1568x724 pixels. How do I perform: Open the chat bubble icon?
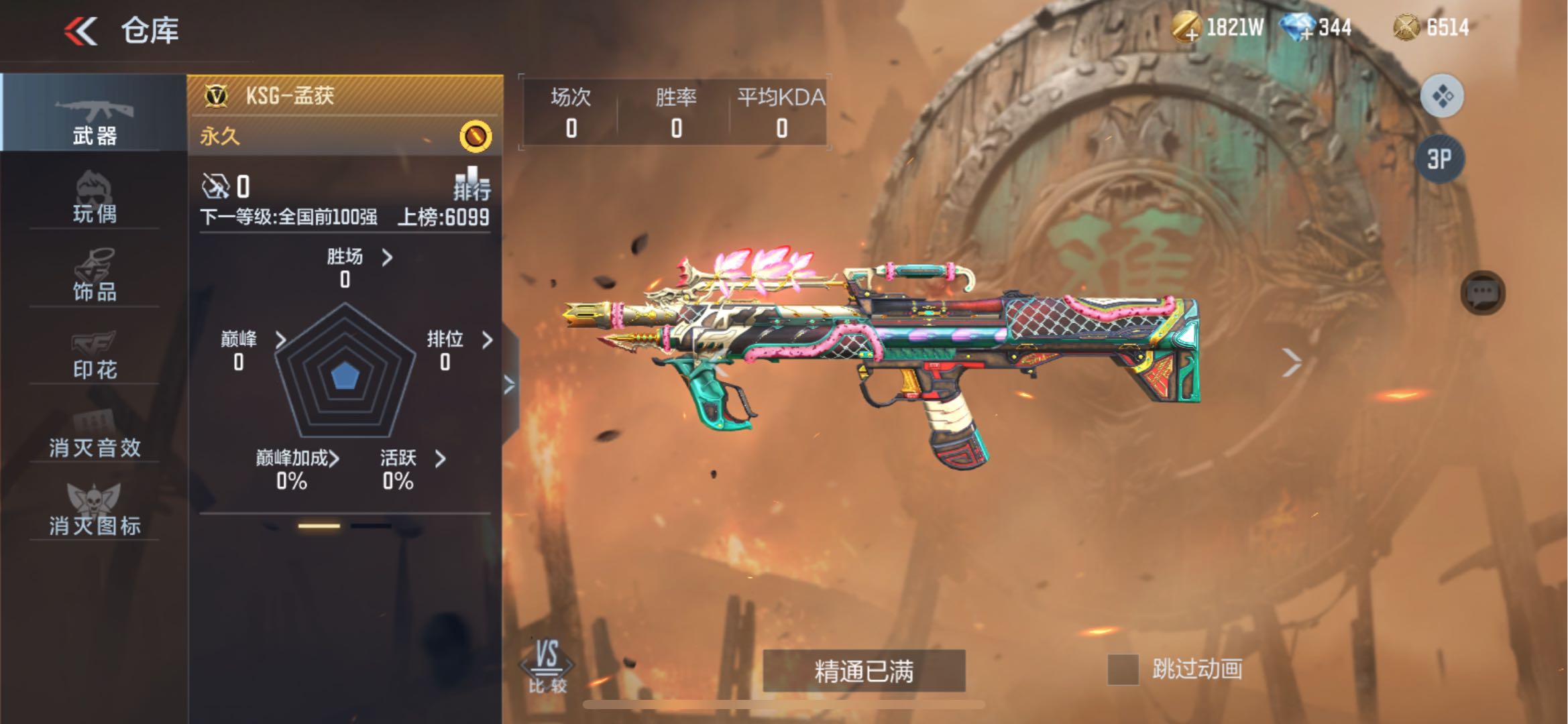[1482, 293]
